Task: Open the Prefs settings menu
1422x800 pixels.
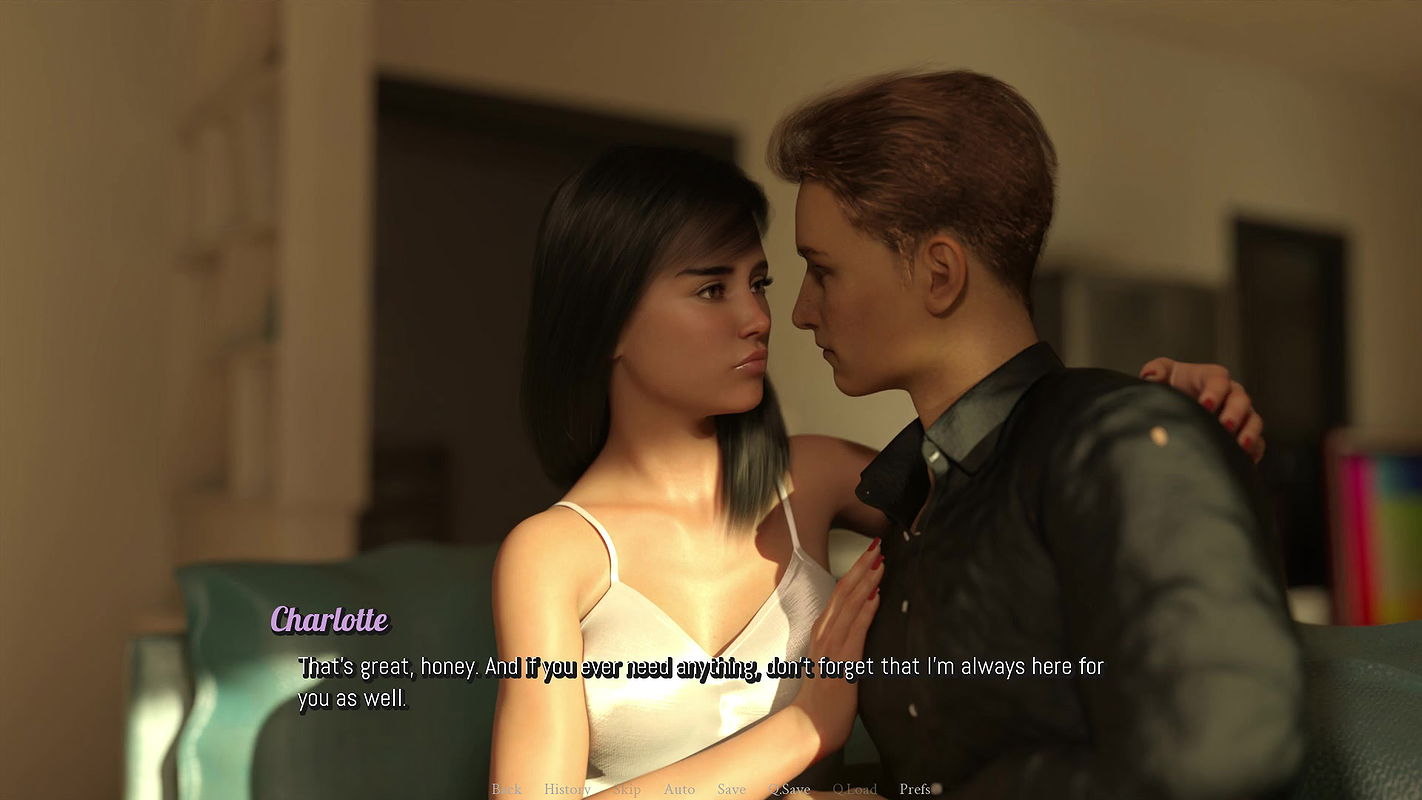Action: tap(915, 789)
